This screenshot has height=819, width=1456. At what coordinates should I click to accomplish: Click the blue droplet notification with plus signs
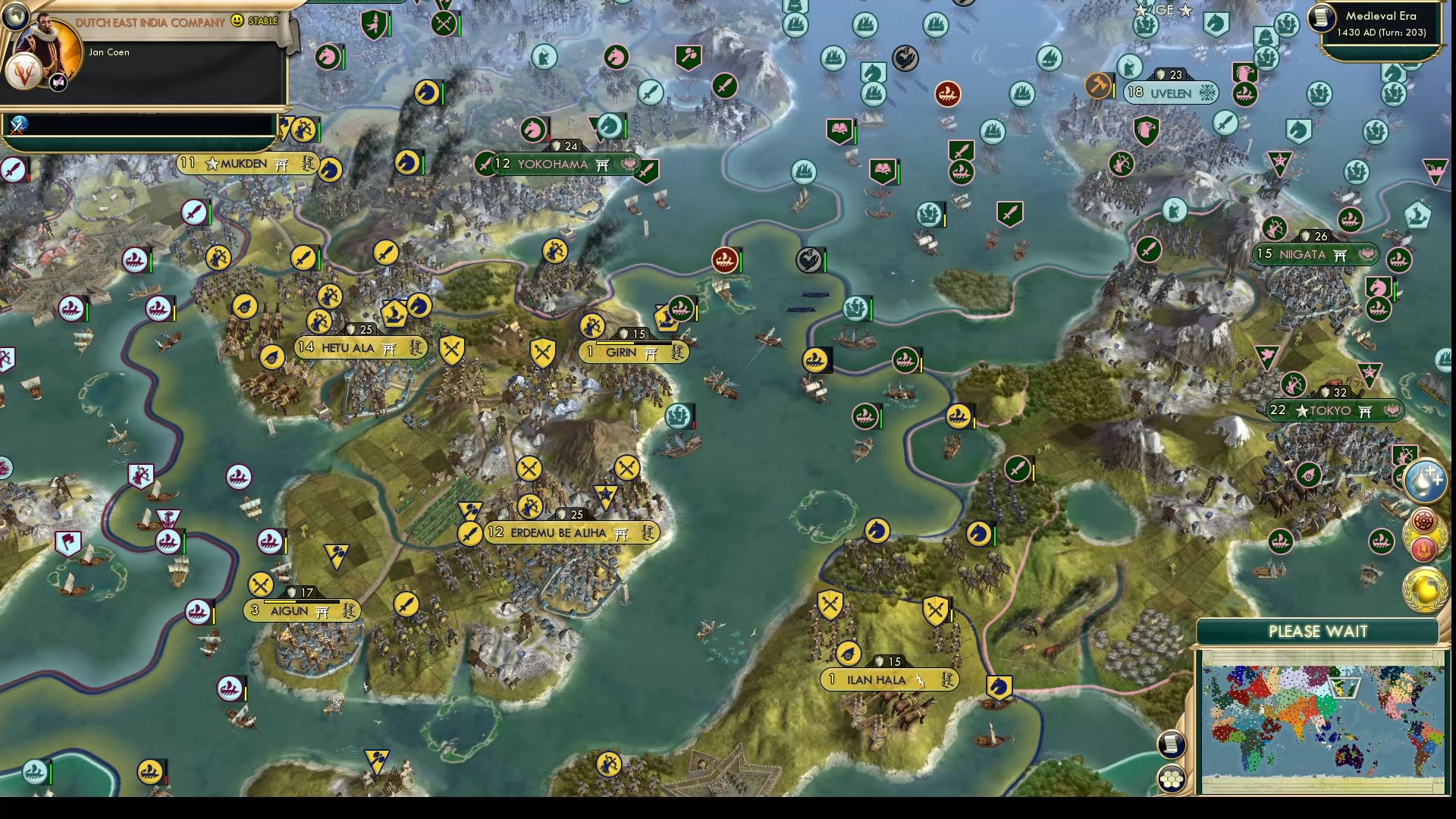(x=1425, y=482)
